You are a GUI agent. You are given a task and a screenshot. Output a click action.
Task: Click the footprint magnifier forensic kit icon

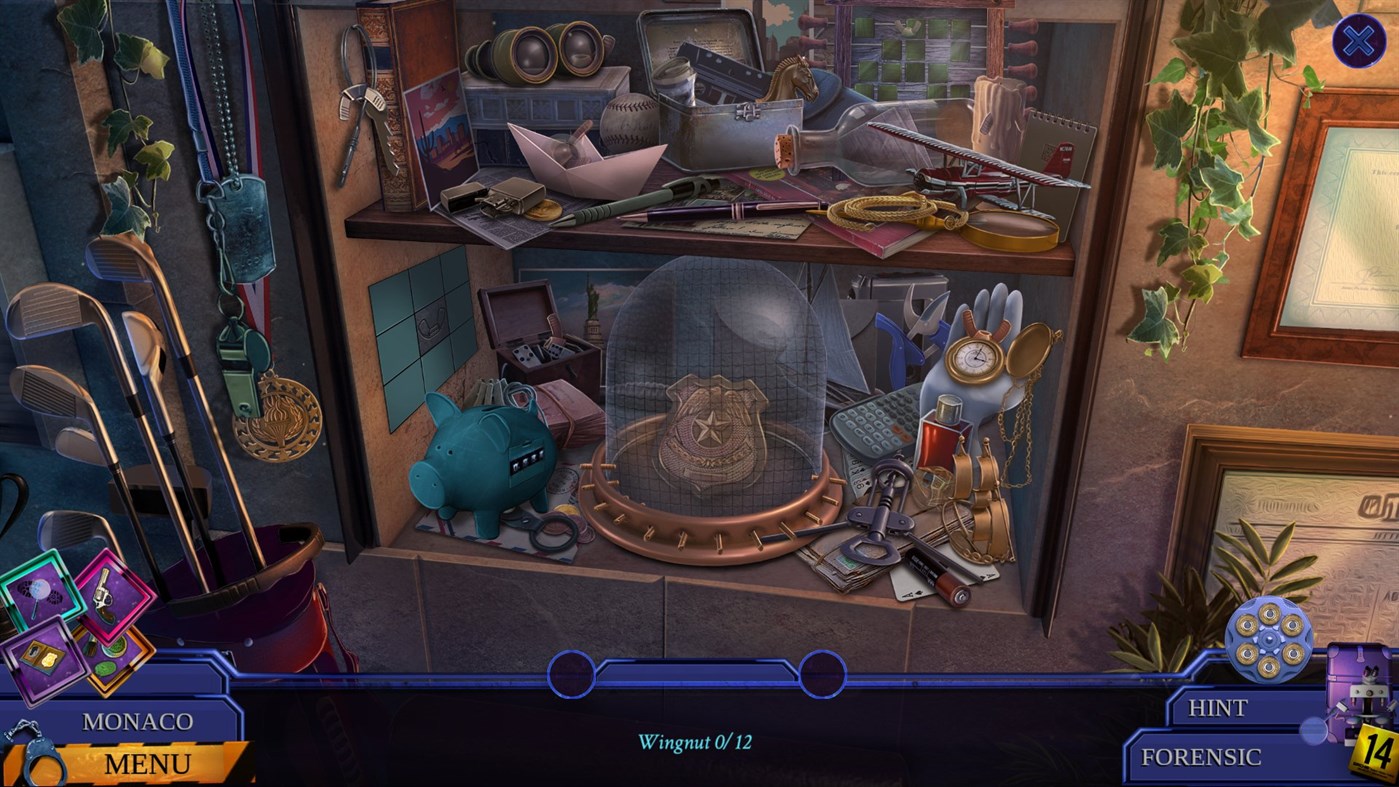(x=39, y=592)
